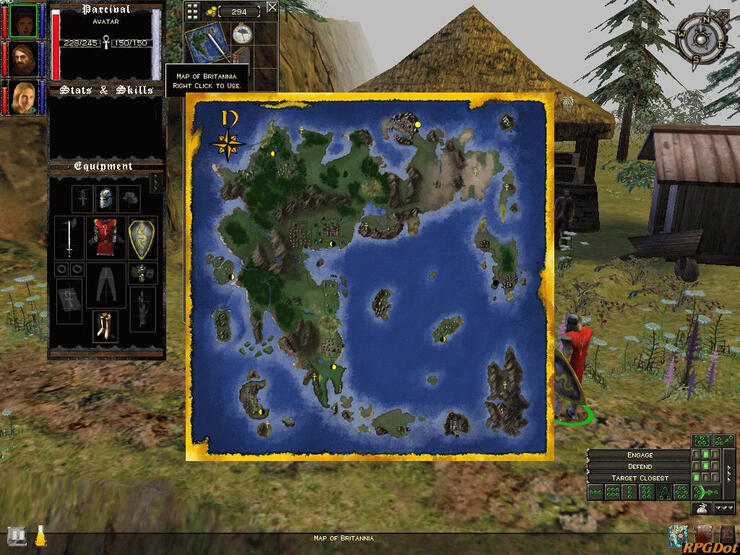Select the equipped sword slot
This screenshot has width=740, height=555.
pyautogui.click(x=69, y=238)
